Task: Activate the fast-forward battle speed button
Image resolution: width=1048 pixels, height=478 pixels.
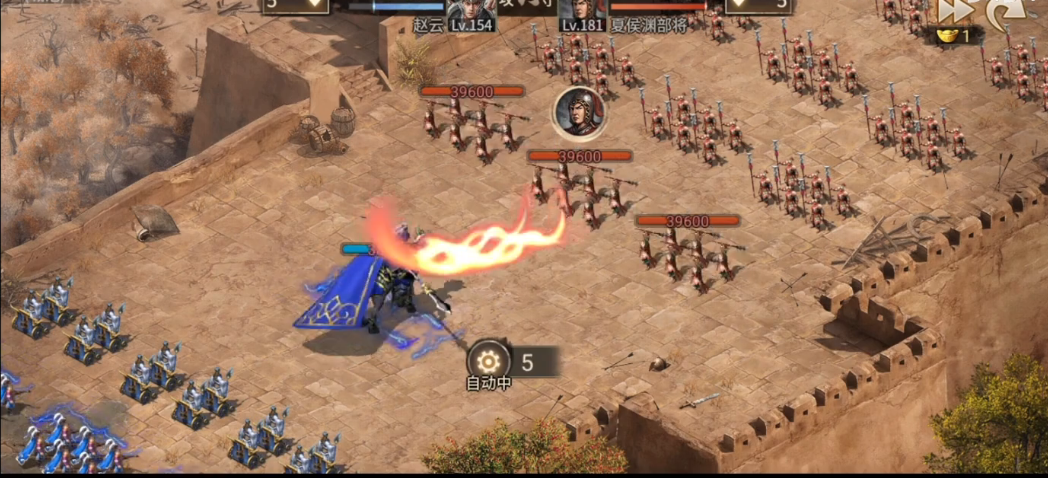Action: point(951,11)
